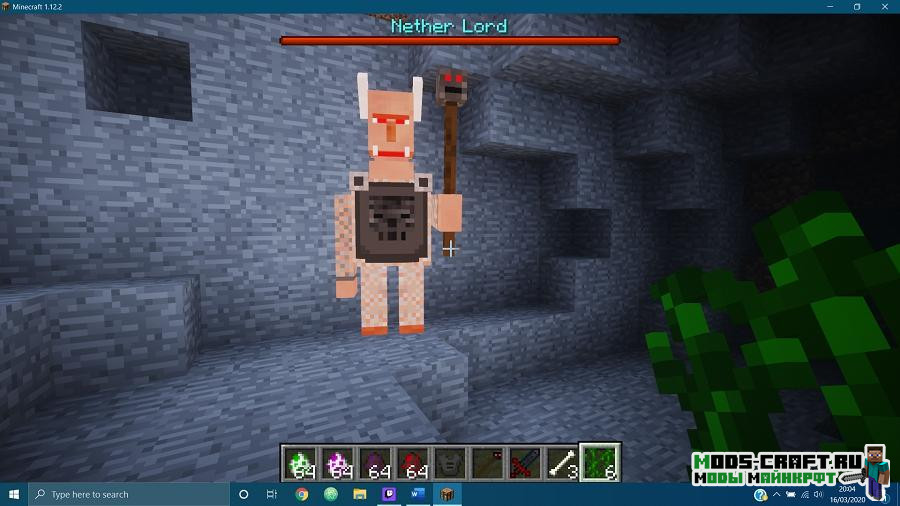900x506 pixels.
Task: Select the pink spotted spawn egg slot
Action: point(338,462)
